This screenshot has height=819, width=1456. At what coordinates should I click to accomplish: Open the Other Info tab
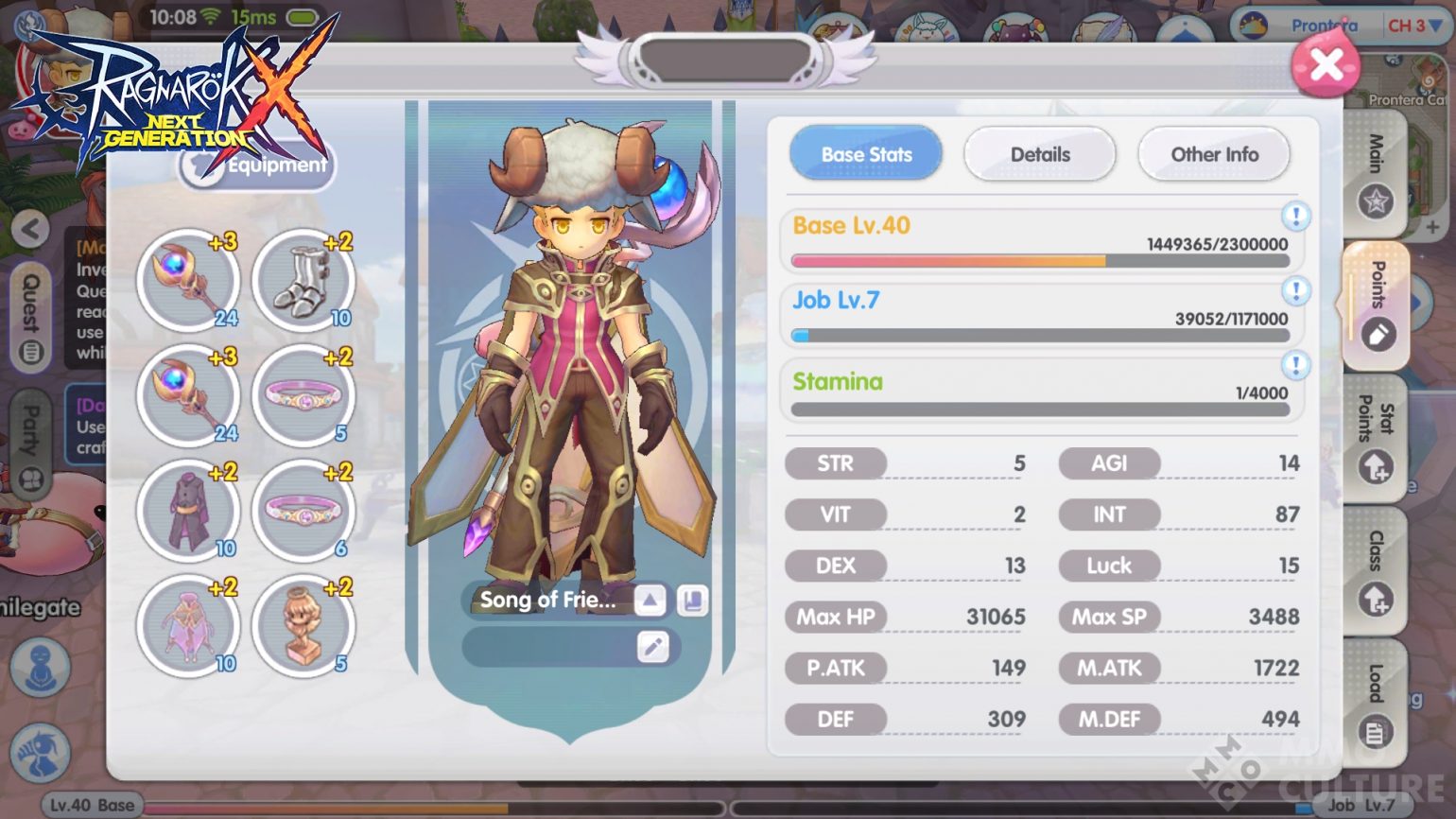click(x=1214, y=154)
